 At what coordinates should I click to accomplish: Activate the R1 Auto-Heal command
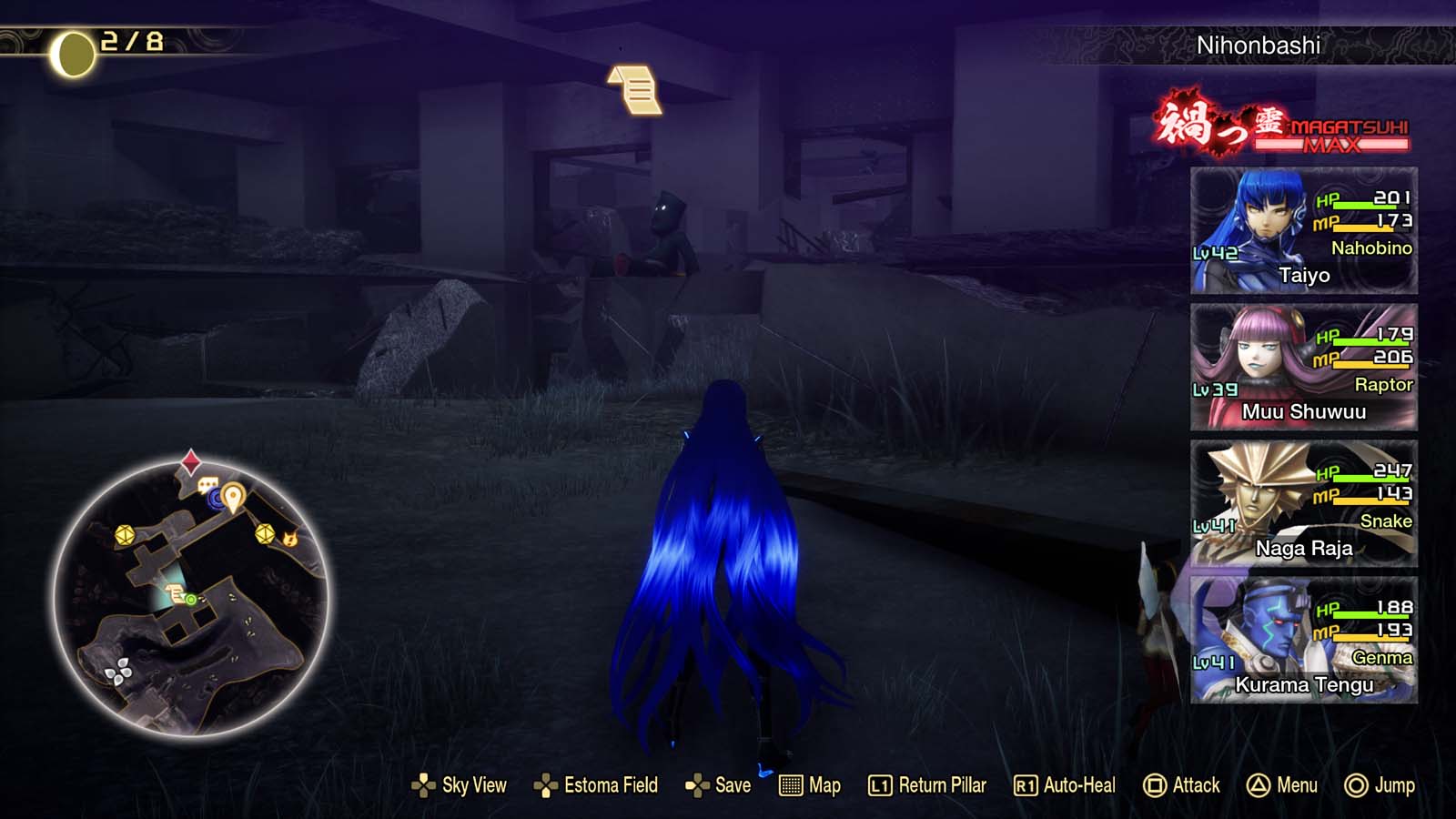coord(1025,785)
